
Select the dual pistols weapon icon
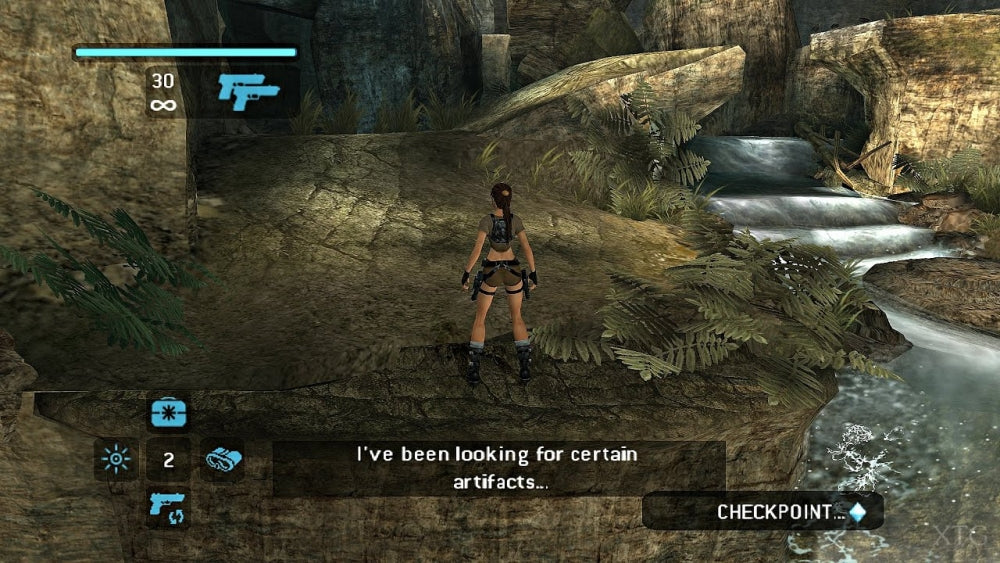(248, 92)
